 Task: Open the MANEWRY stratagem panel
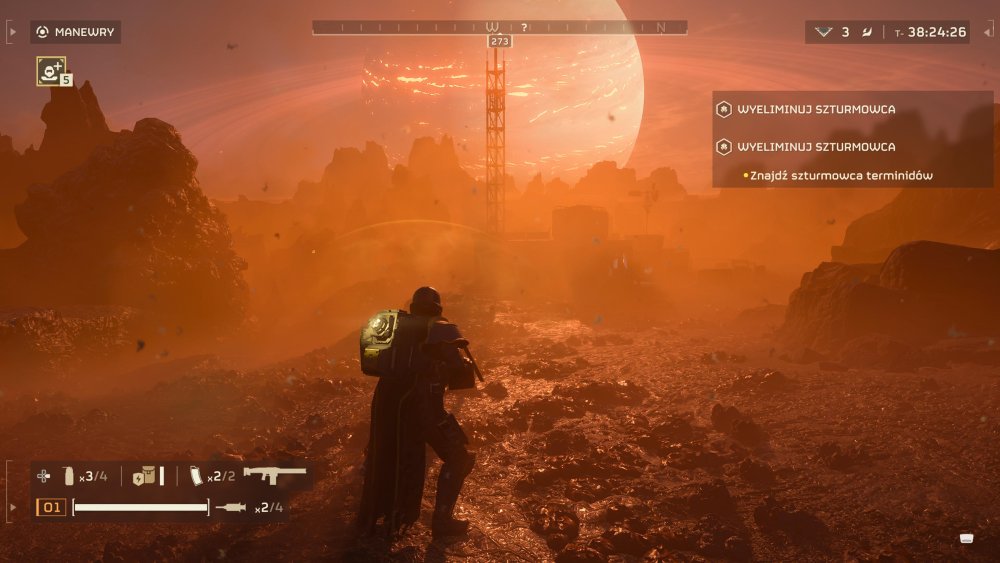(x=75, y=32)
